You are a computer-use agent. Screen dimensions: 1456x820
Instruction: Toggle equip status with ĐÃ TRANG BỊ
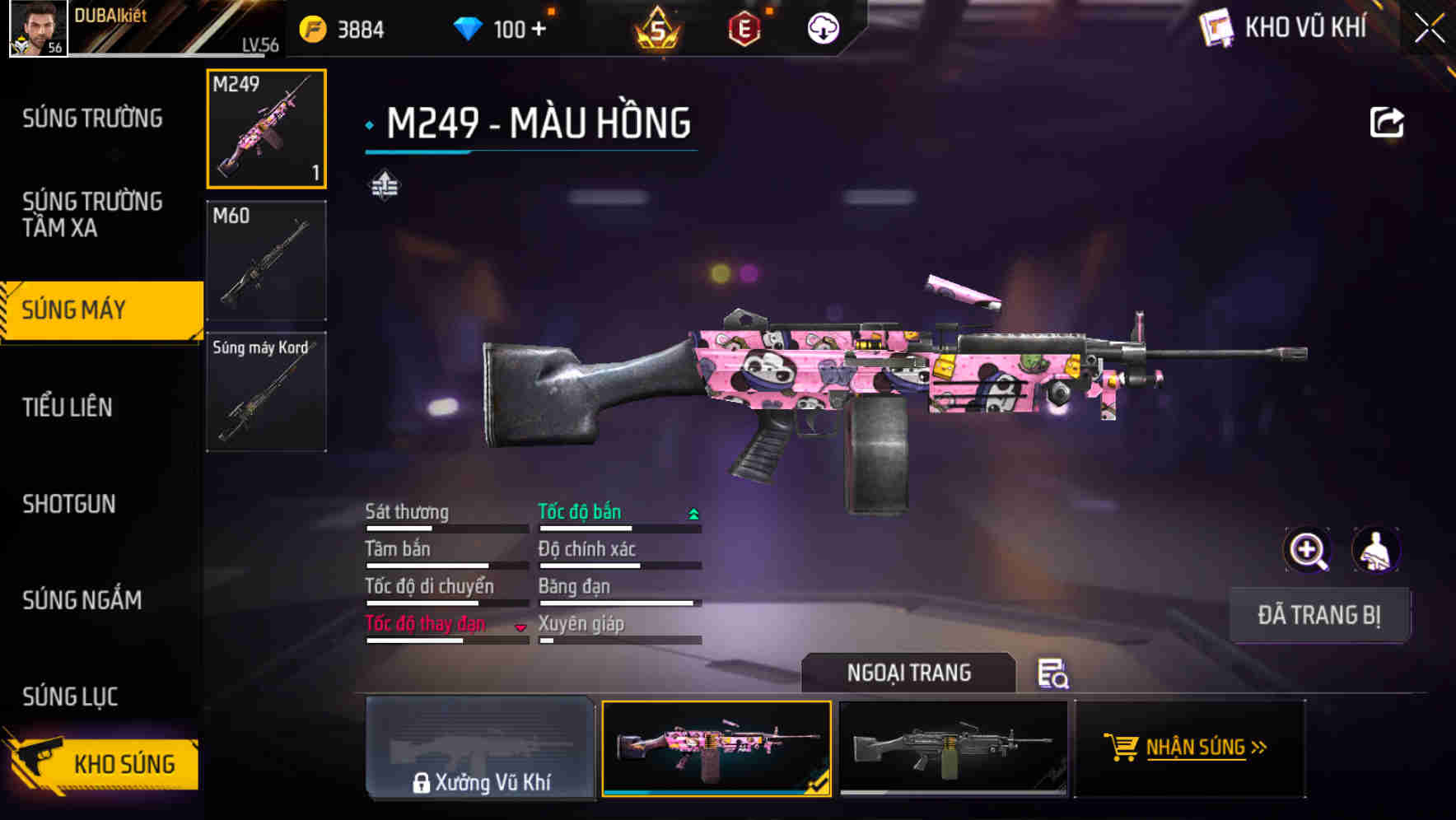tap(1318, 614)
